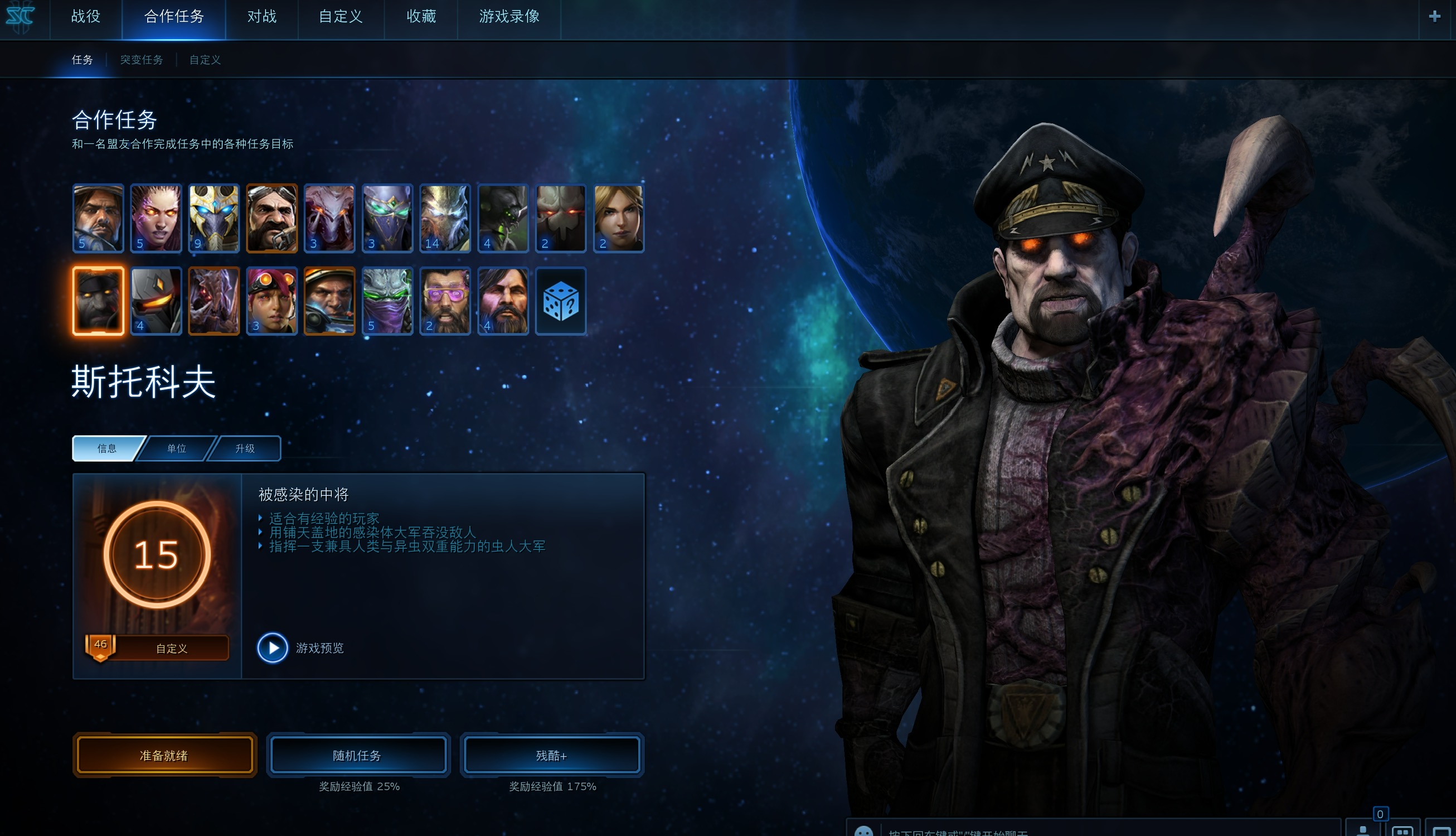Open the 战役 campaign menu

coord(85,17)
